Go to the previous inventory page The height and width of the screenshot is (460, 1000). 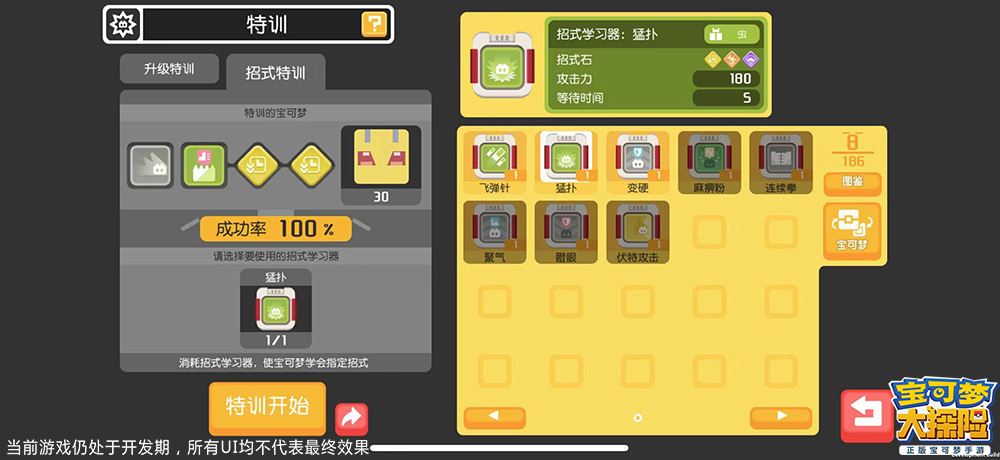495,416
